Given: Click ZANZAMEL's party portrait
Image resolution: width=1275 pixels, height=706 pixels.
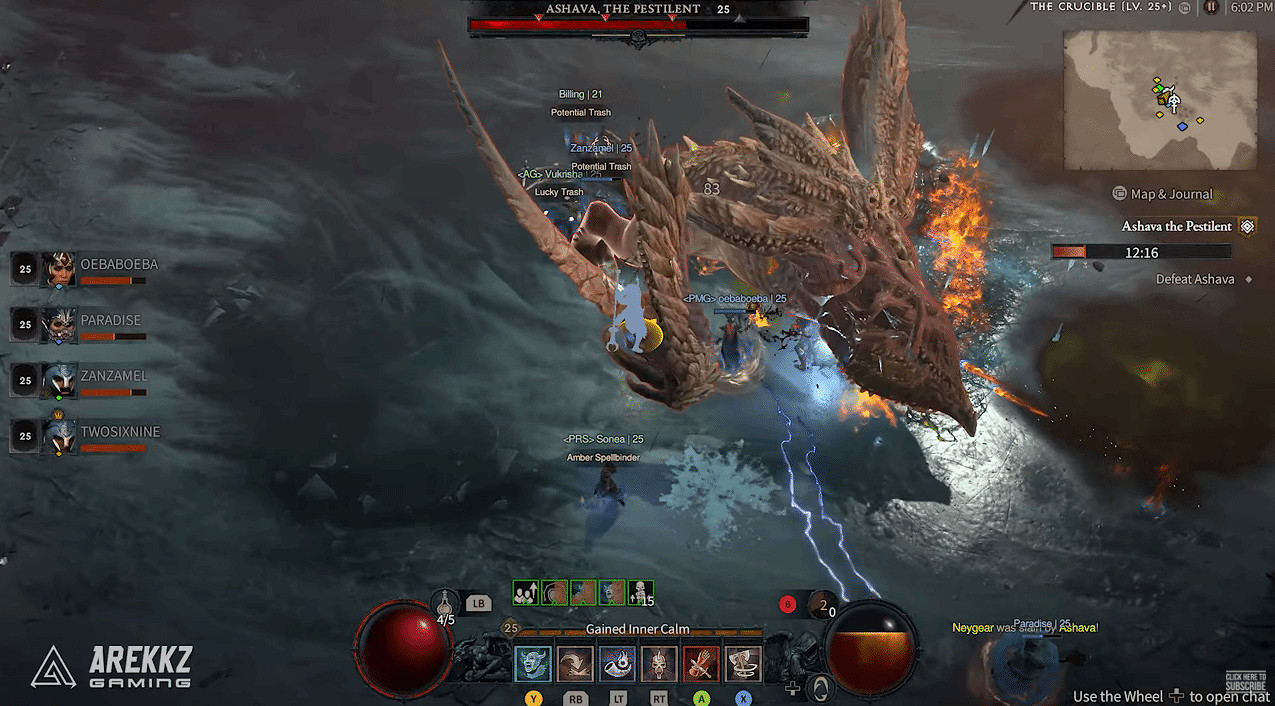Looking at the screenshot, I should click(x=58, y=381).
